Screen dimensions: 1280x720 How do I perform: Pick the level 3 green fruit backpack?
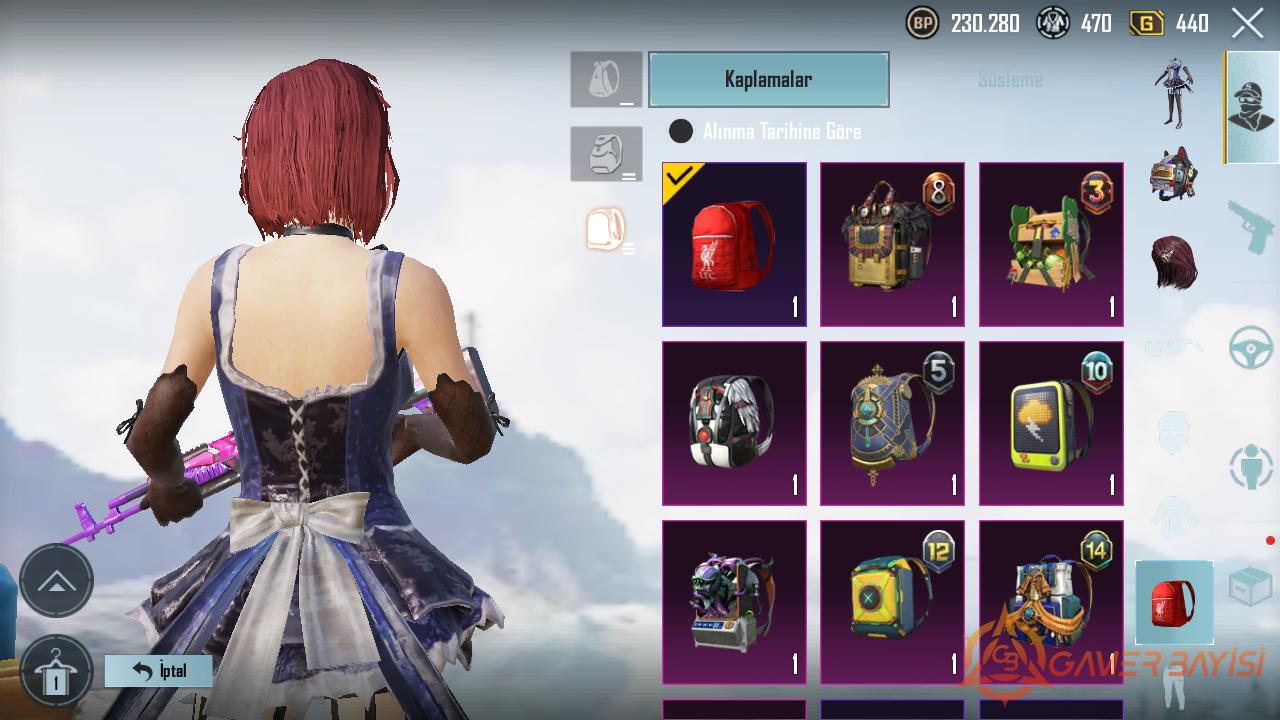1051,244
